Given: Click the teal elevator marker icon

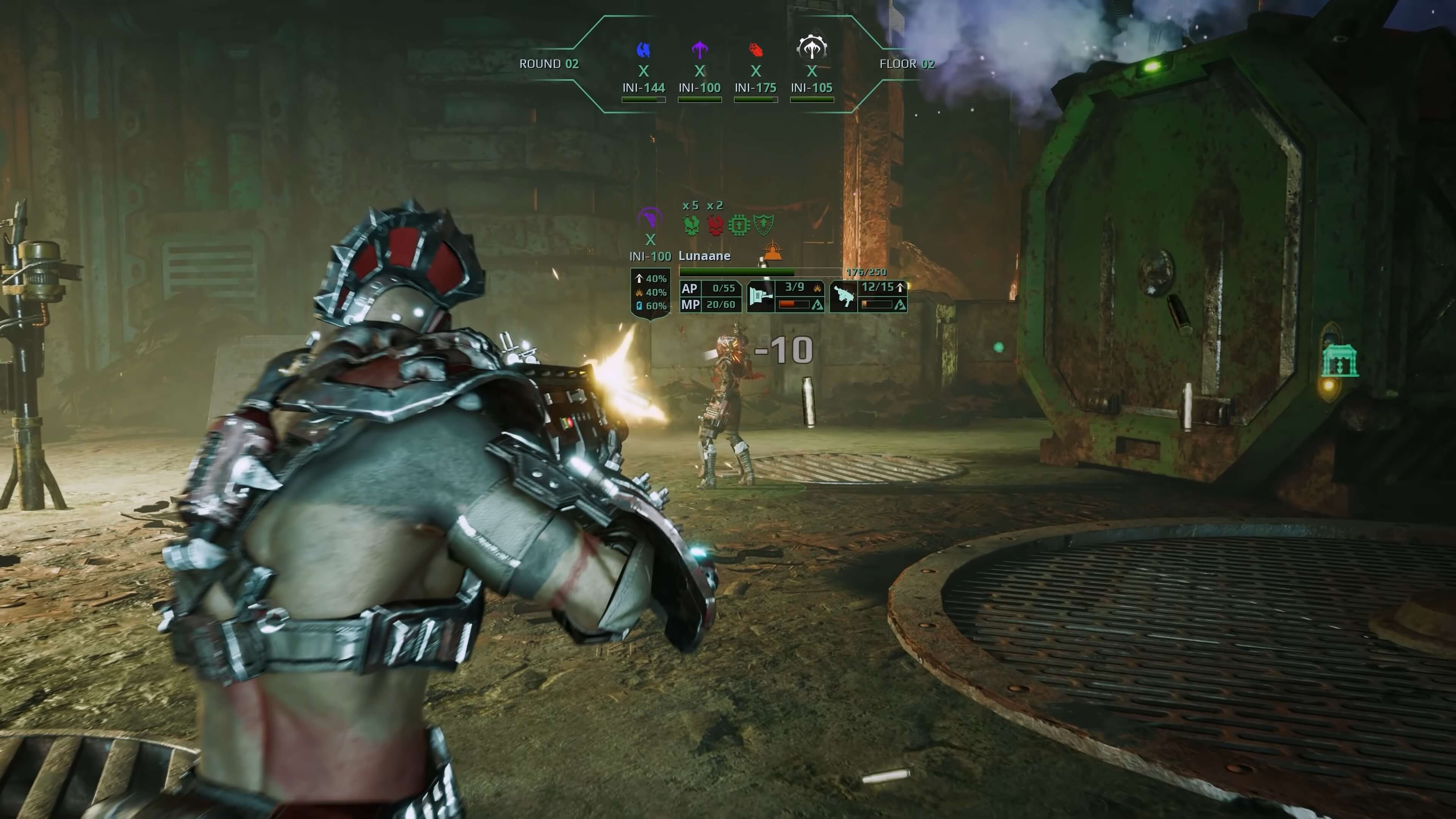Looking at the screenshot, I should [x=1339, y=361].
